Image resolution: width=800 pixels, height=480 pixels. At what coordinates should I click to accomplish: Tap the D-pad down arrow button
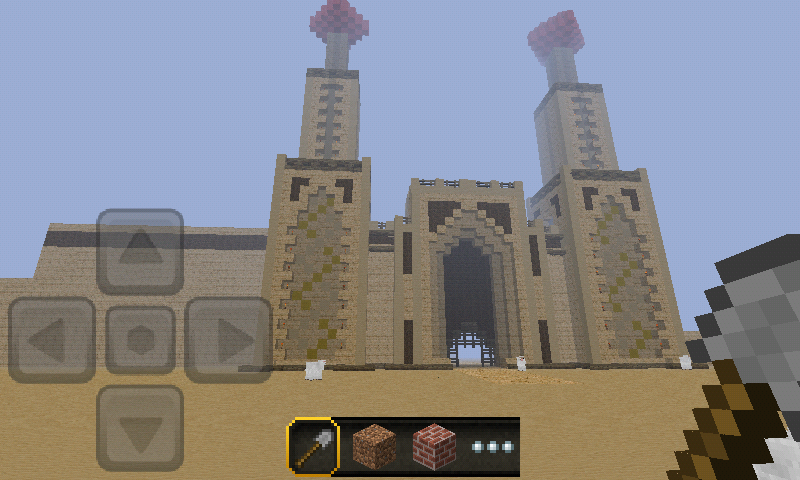click(140, 428)
